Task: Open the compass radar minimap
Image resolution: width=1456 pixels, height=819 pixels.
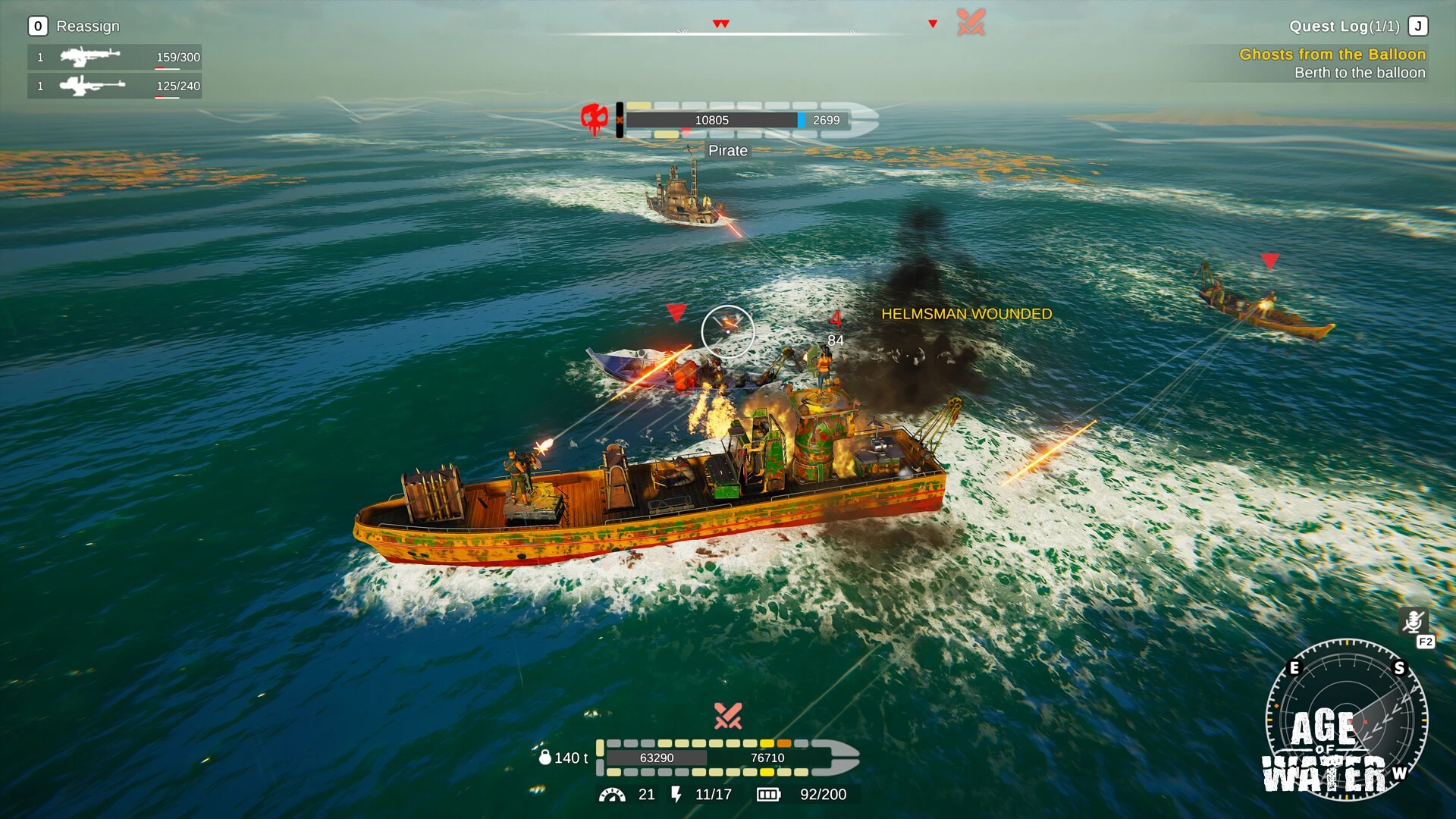Action: pos(1346,719)
